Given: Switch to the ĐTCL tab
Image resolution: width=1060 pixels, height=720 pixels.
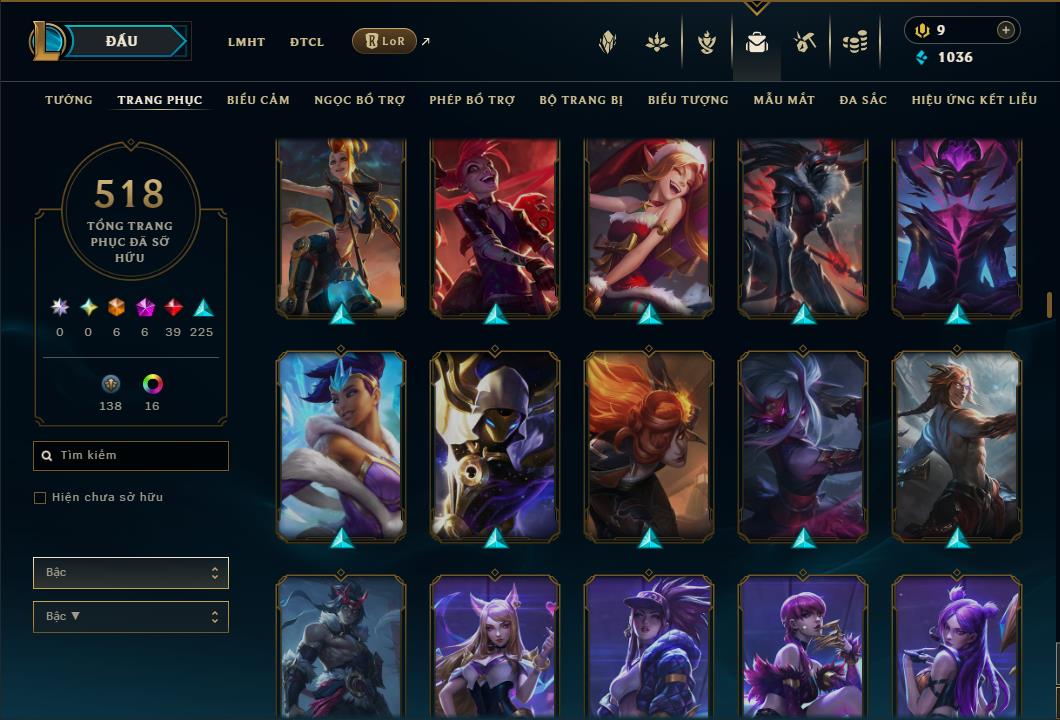Looking at the screenshot, I should pyautogui.click(x=307, y=42).
